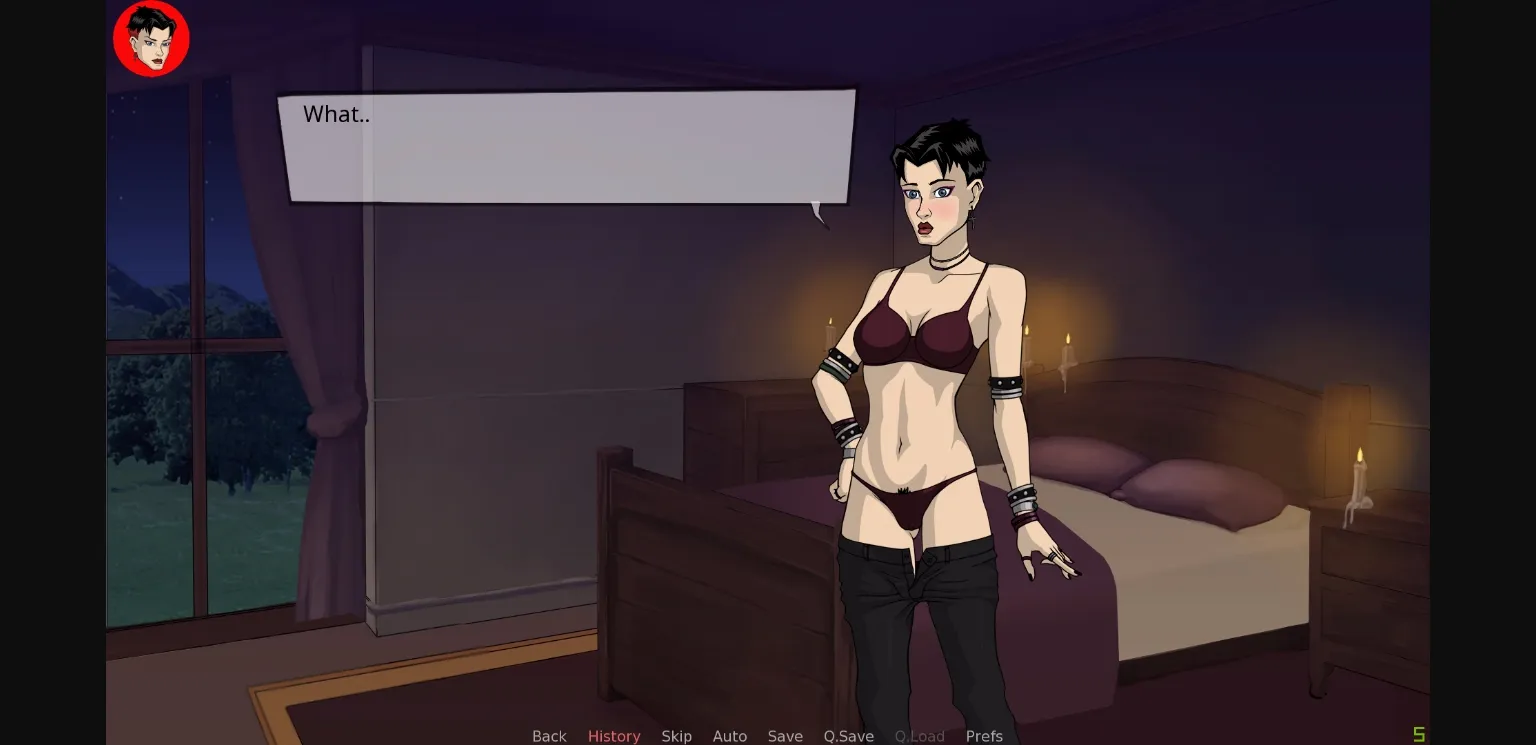Open the Preferences screen
Image resolution: width=1536 pixels, height=745 pixels.
[984, 736]
